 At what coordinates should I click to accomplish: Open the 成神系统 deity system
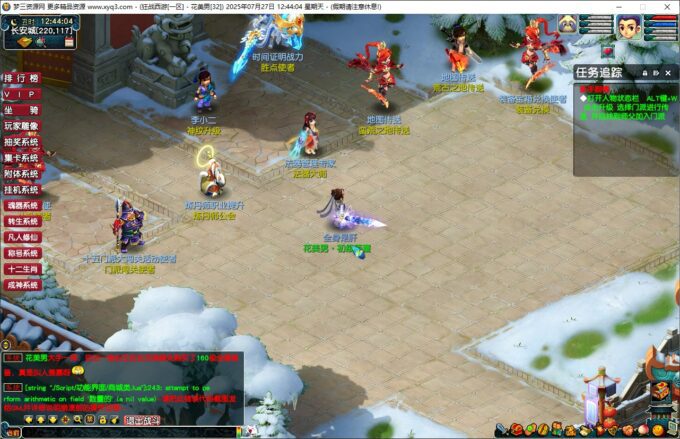pos(20,285)
